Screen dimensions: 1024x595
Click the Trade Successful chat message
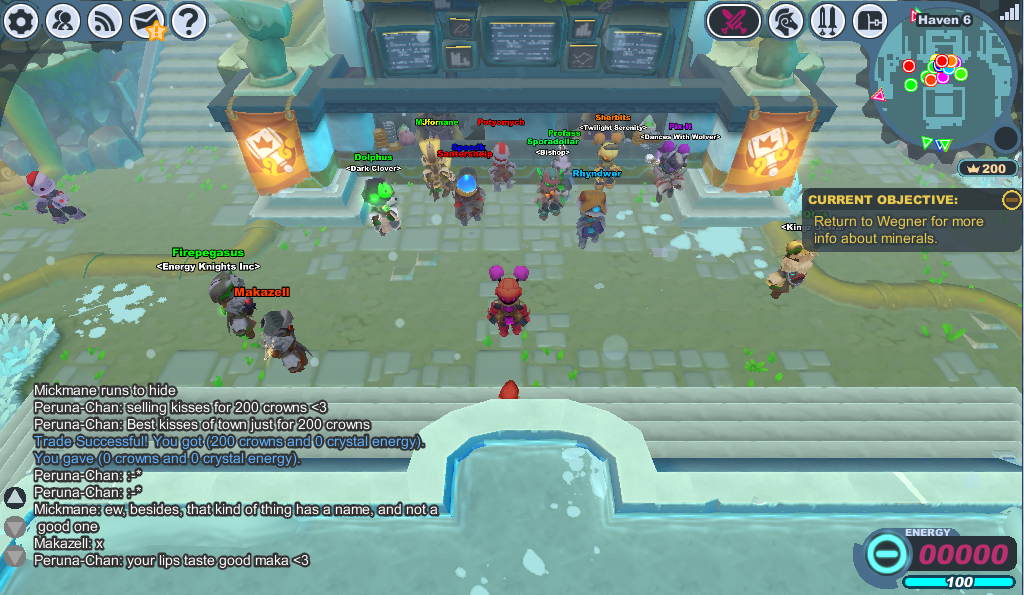[229, 441]
